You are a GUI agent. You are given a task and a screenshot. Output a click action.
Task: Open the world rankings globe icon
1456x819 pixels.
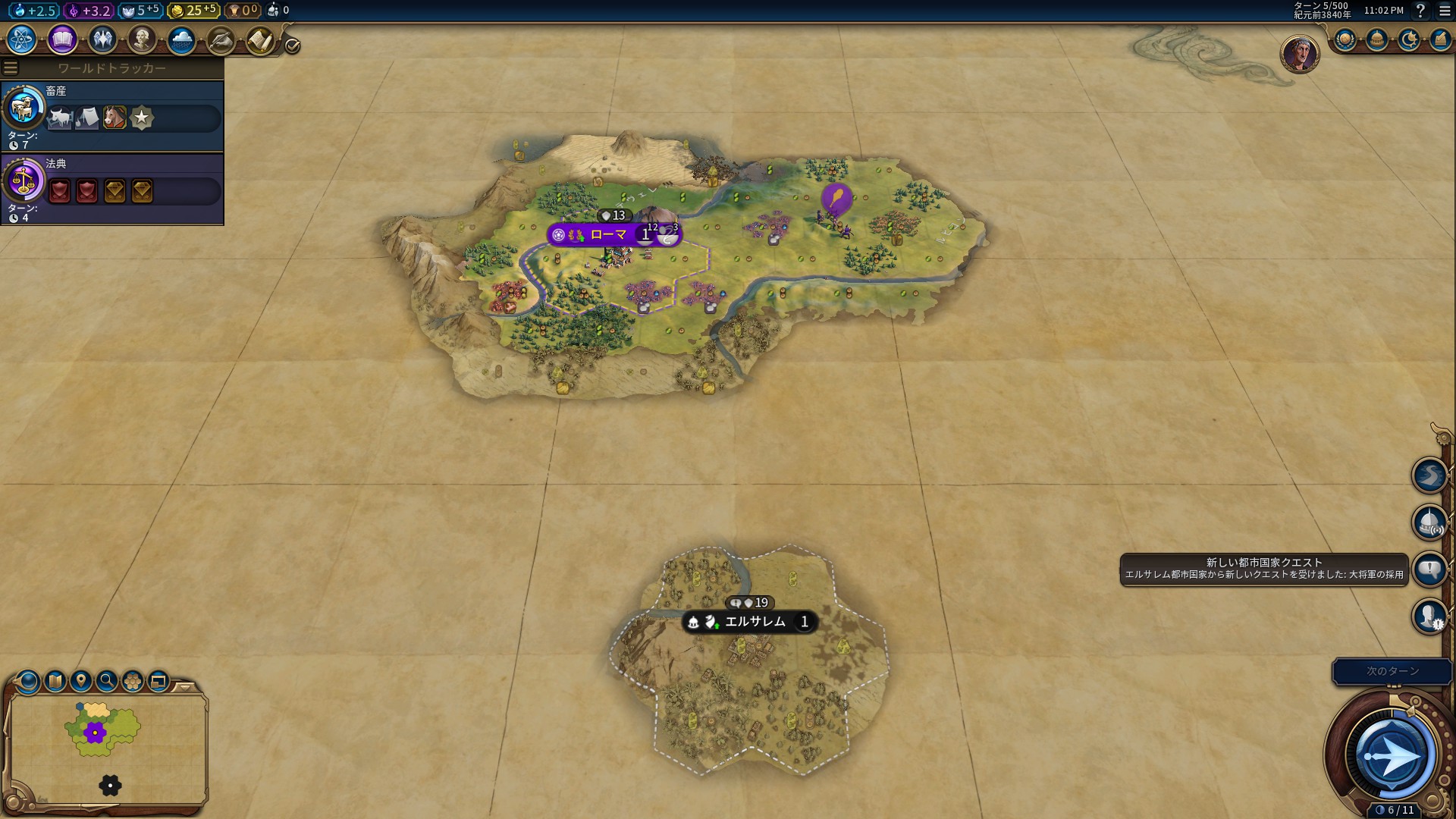1345,39
